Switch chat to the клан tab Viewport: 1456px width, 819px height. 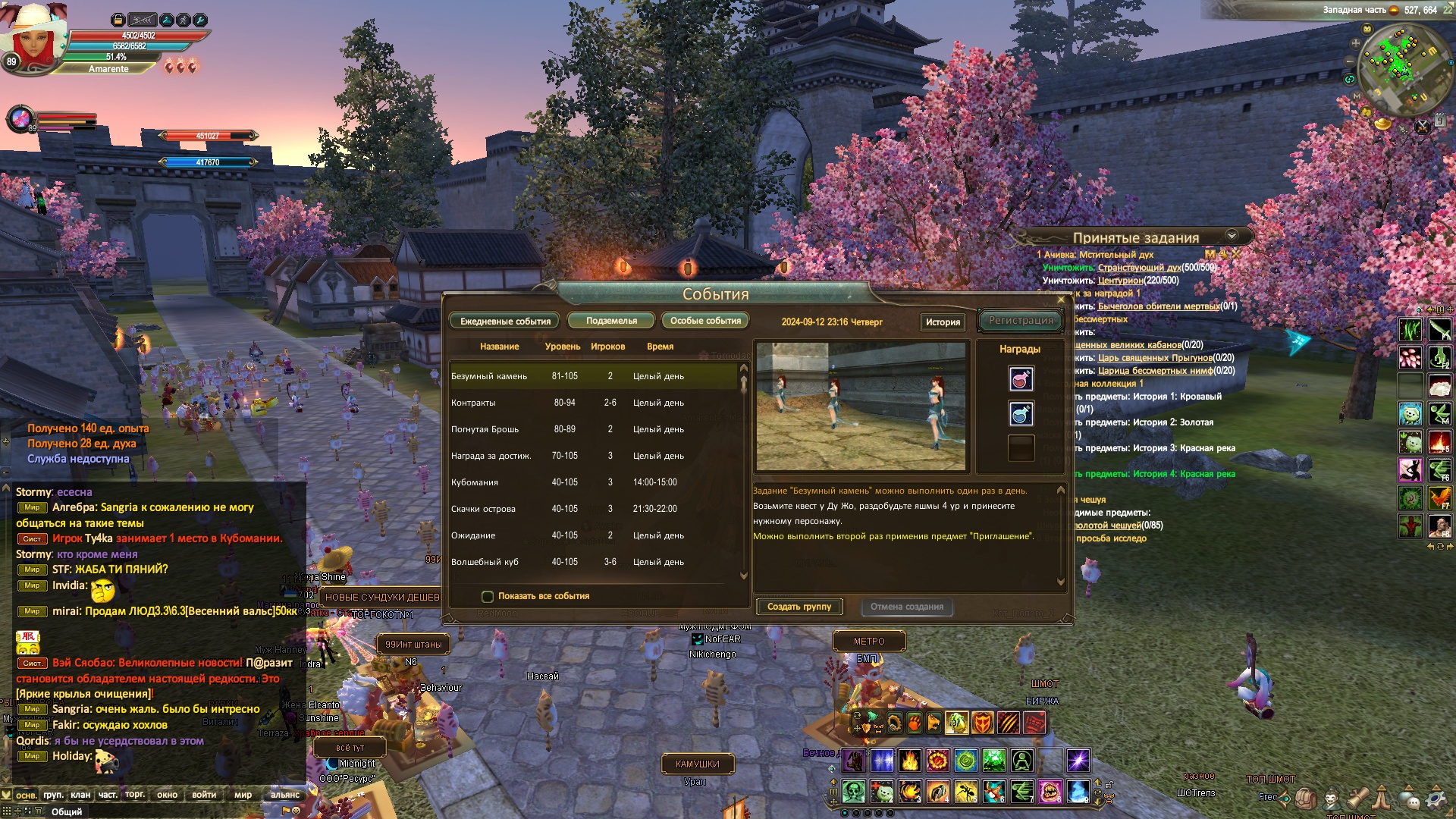80,795
